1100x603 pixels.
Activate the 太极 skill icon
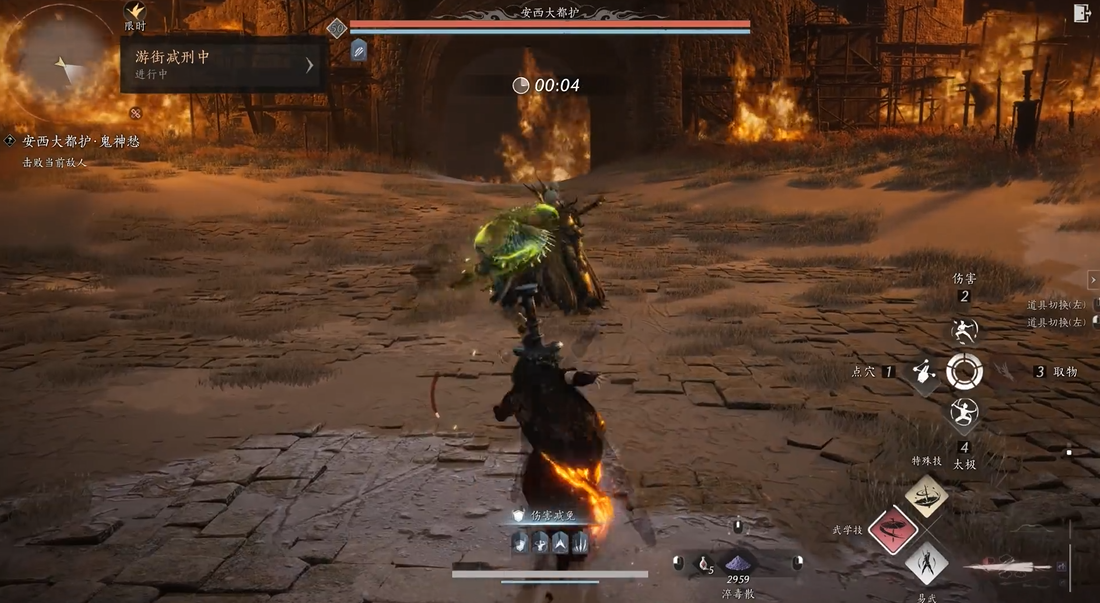(964, 412)
